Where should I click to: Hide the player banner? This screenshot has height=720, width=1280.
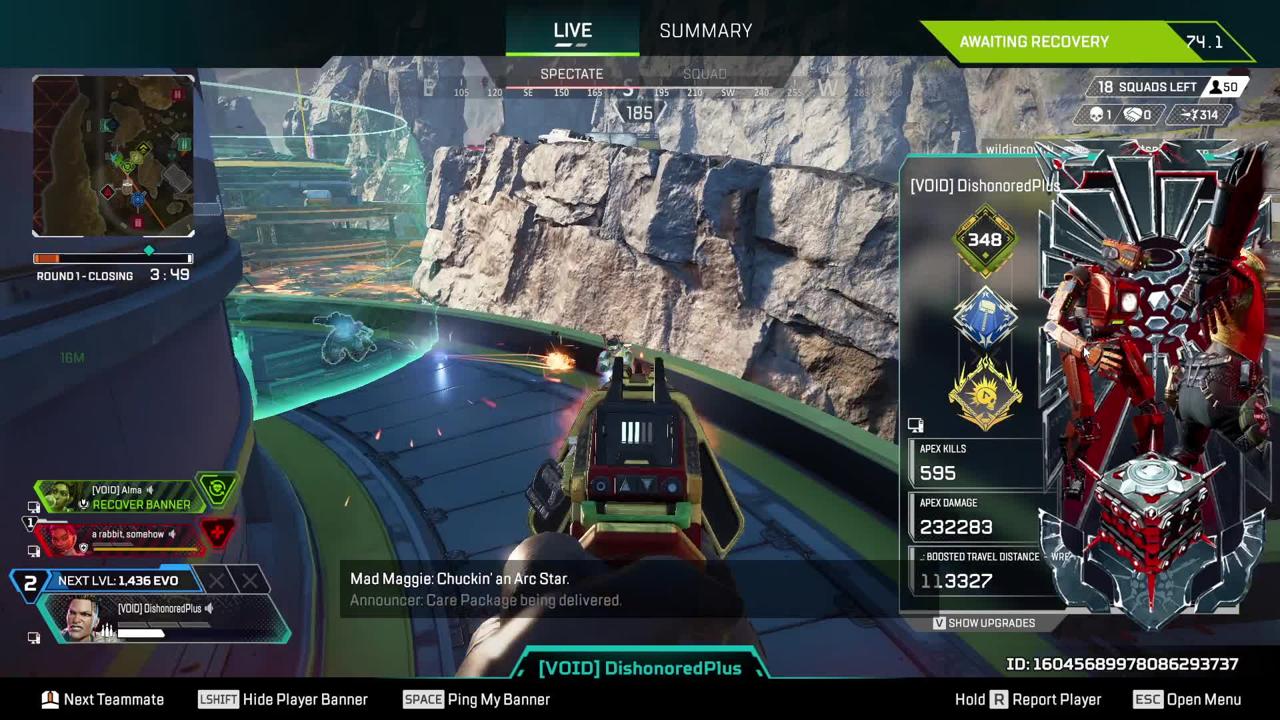[x=283, y=700]
